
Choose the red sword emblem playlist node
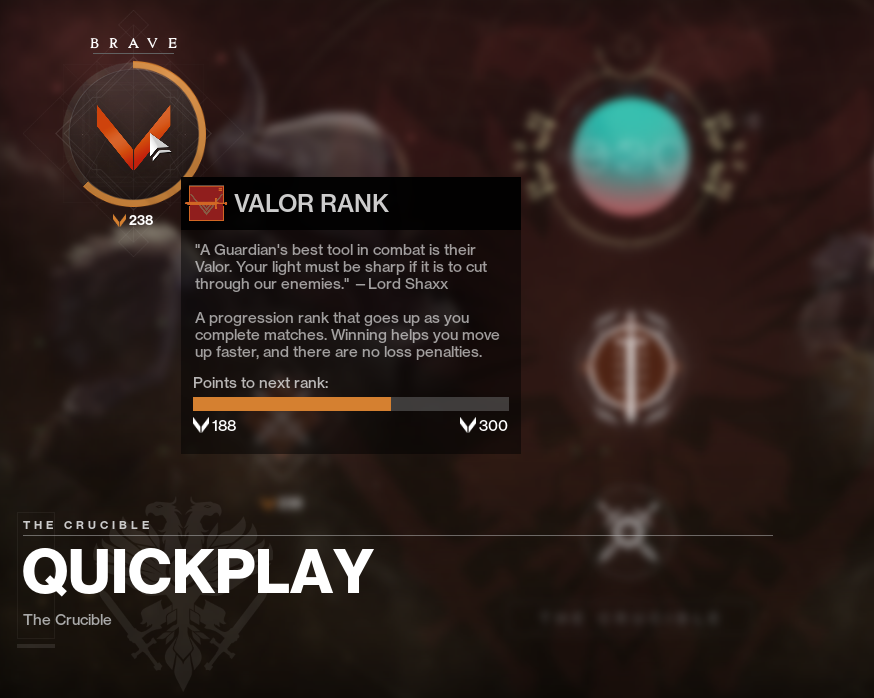632,366
